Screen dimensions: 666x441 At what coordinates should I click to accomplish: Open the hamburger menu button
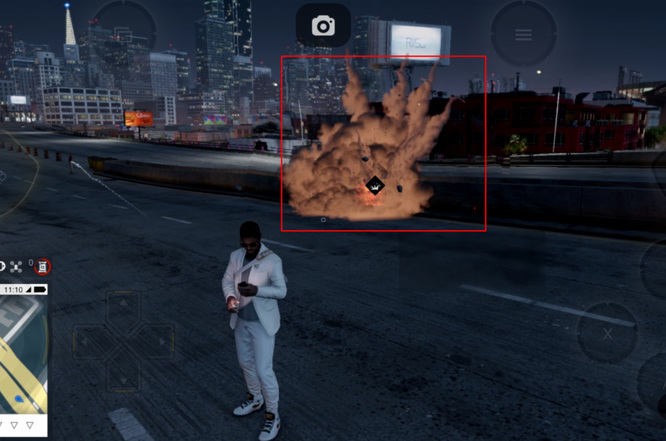pyautogui.click(x=523, y=35)
